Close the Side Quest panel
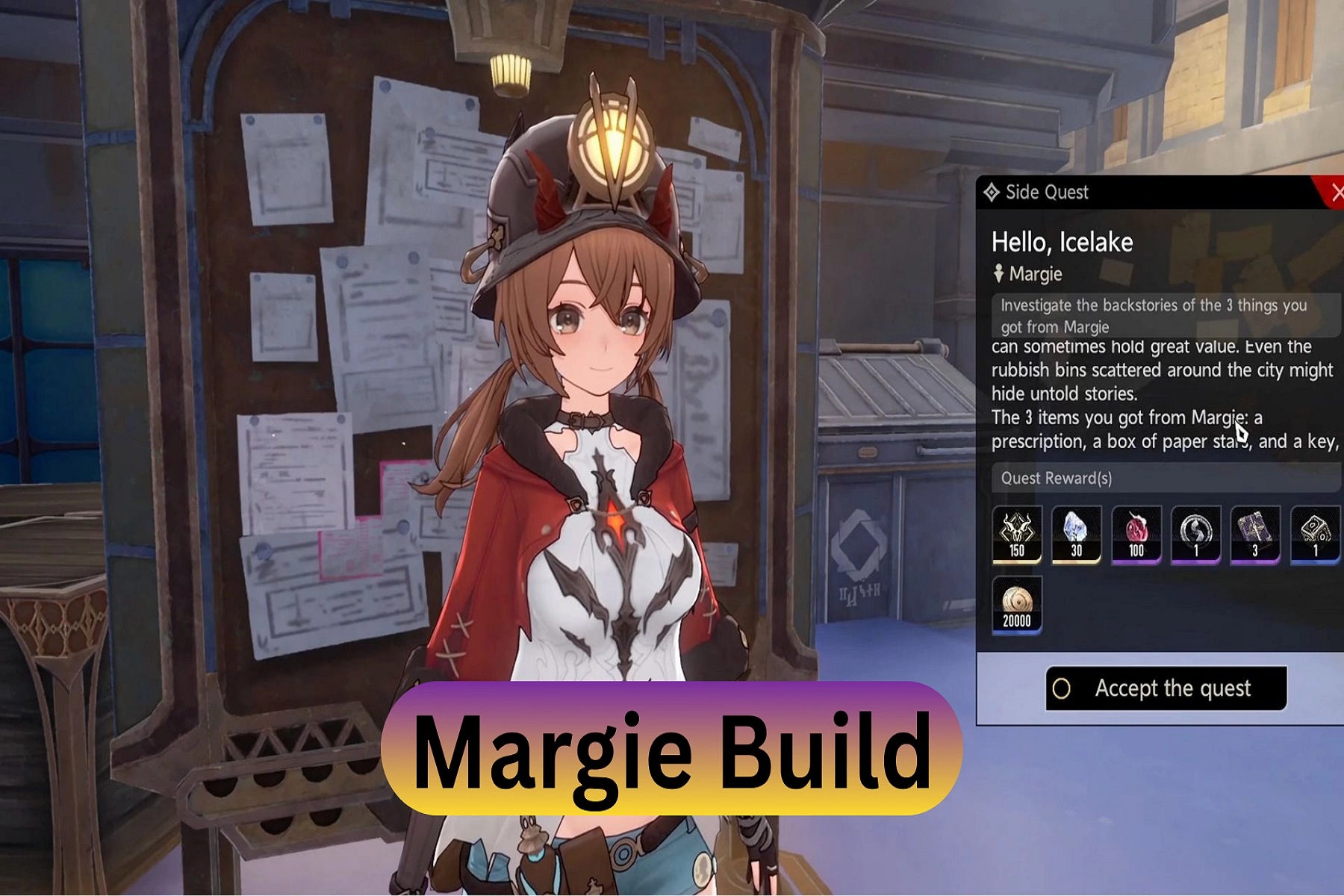This screenshot has width=1344, height=896. pyautogui.click(x=1334, y=193)
